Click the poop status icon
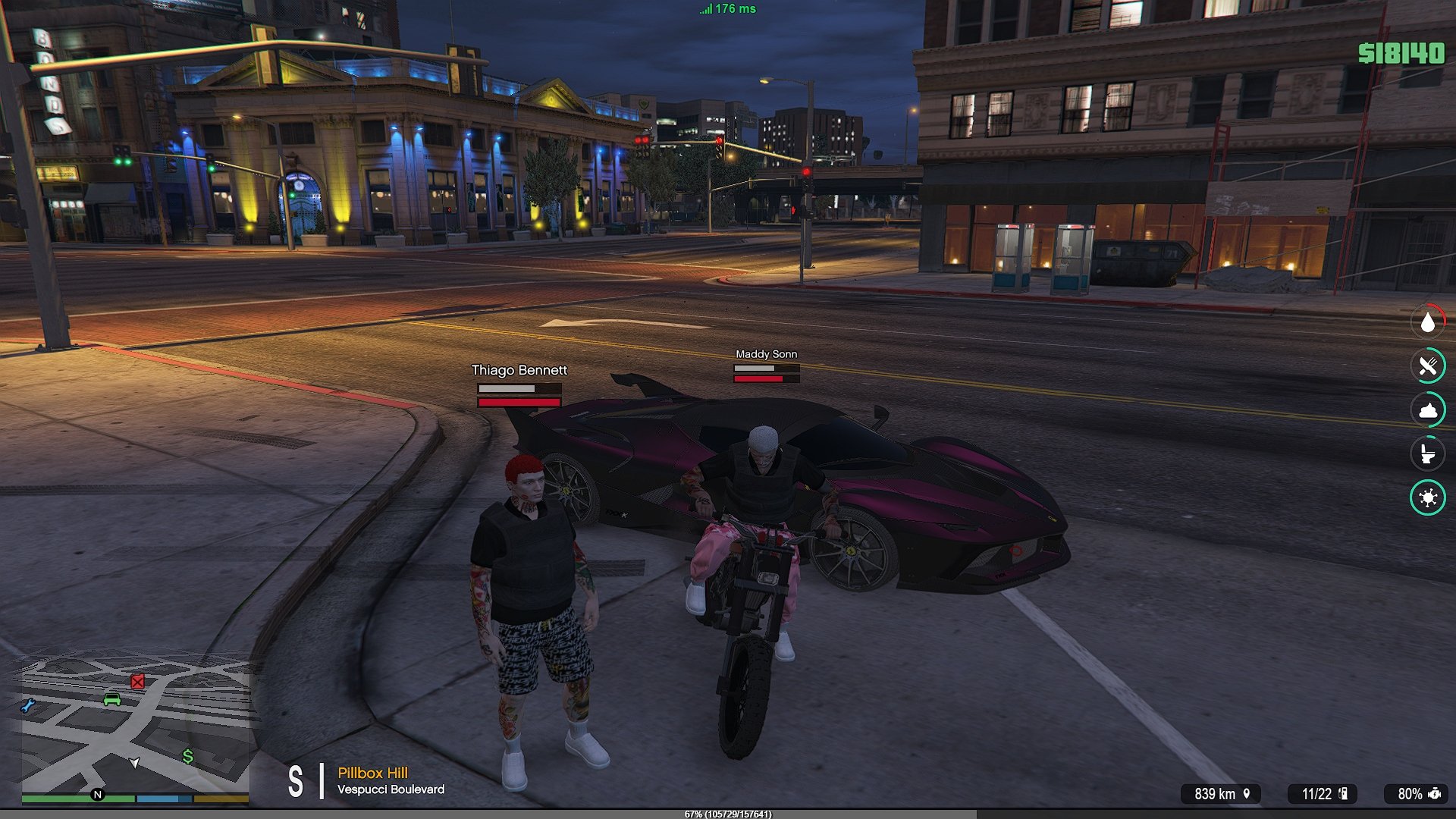The height and width of the screenshot is (819, 1456). click(1427, 410)
